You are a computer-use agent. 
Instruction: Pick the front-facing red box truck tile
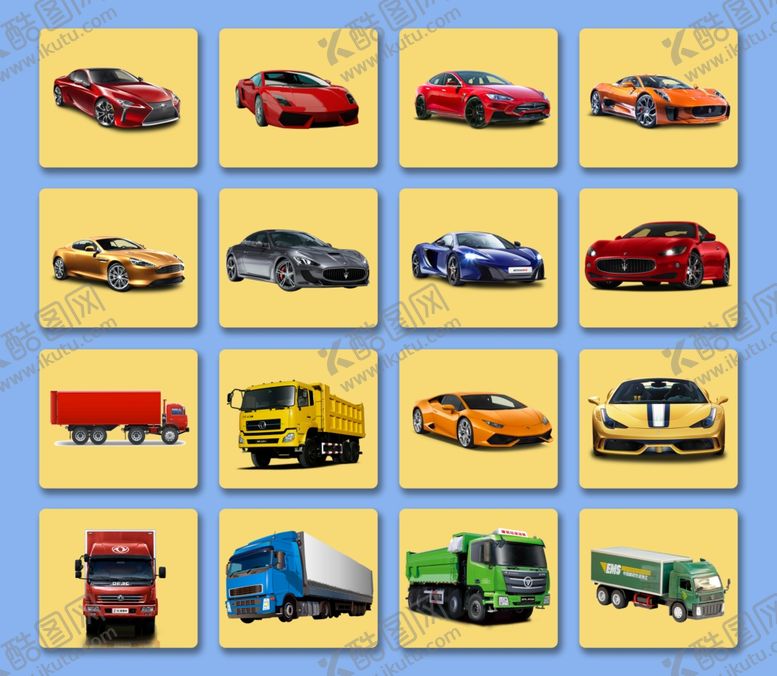click(118, 578)
